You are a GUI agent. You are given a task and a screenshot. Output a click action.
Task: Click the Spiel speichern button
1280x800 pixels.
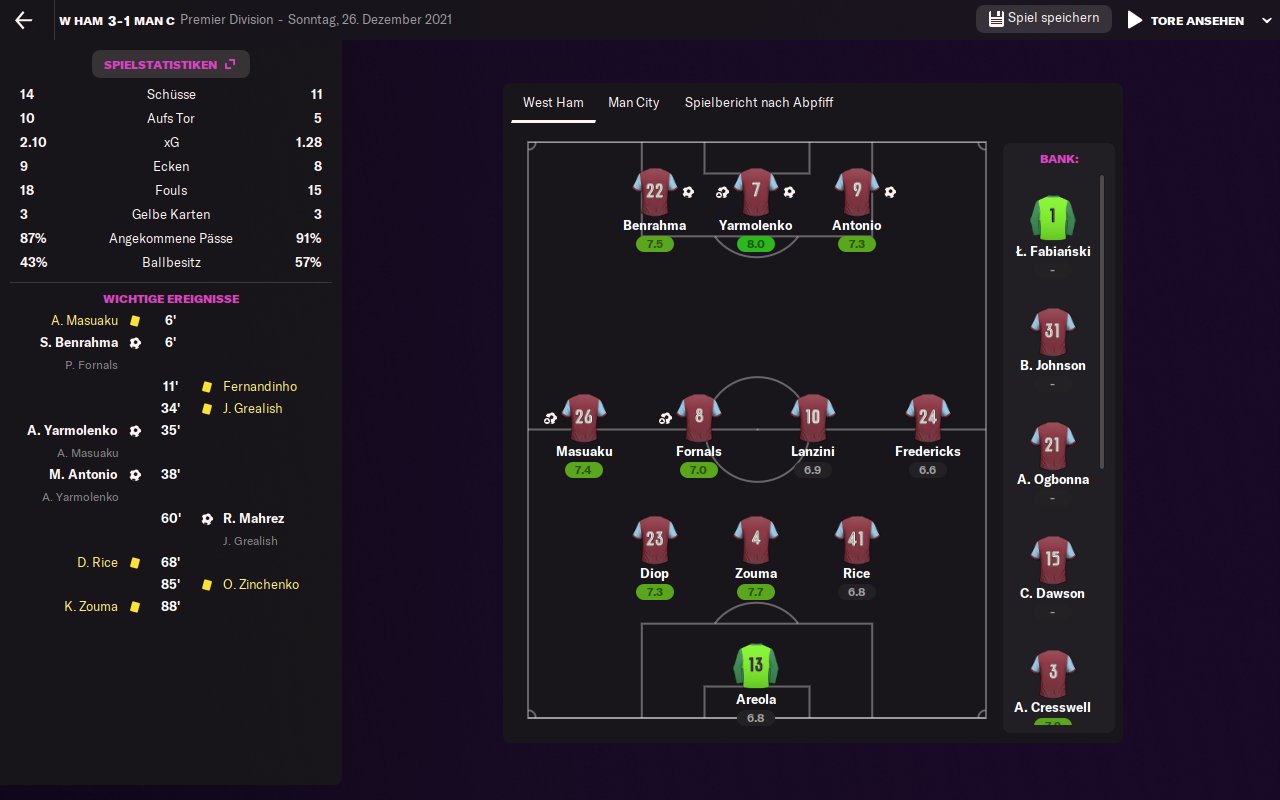[1043, 19]
